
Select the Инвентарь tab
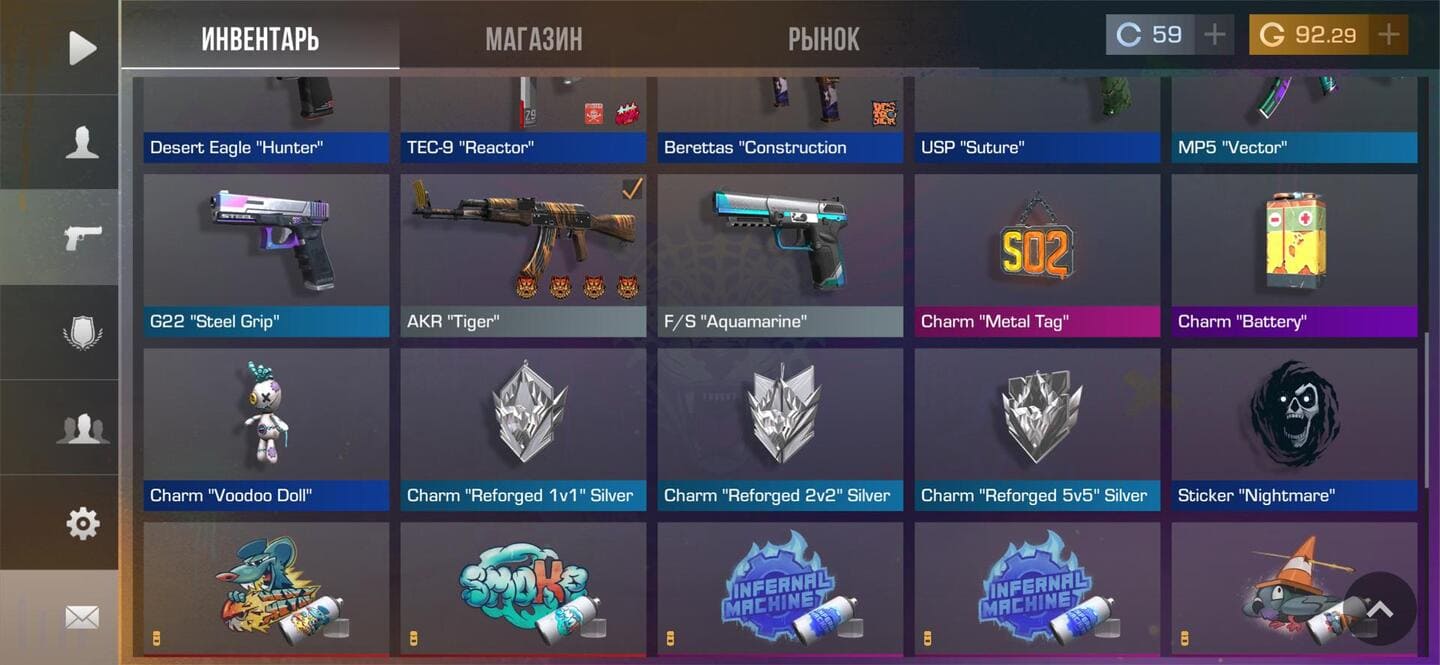[260, 39]
